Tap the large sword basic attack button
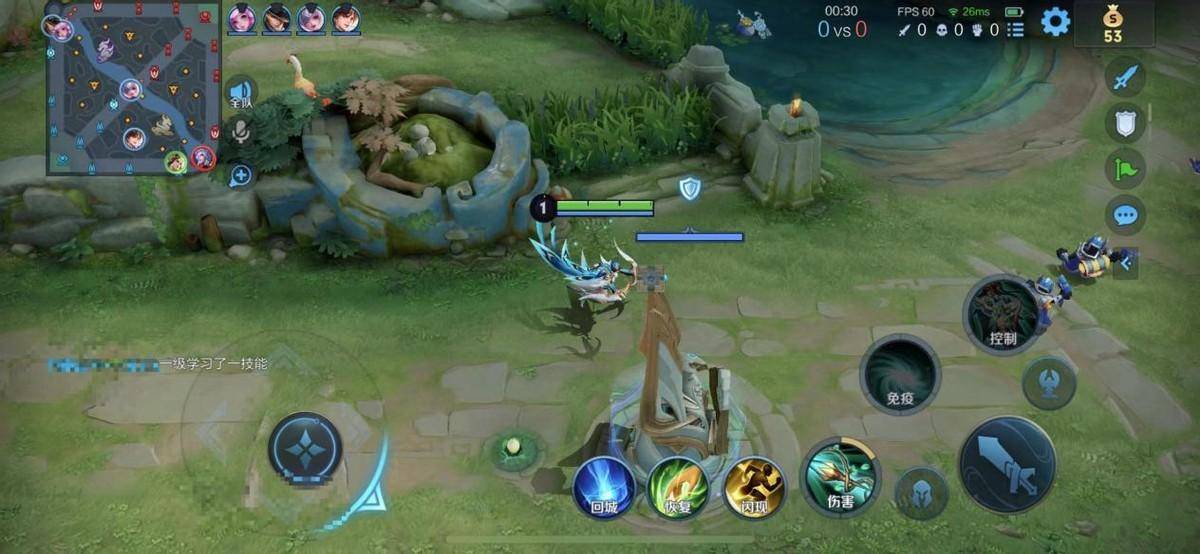1200x554 pixels. point(1006,465)
